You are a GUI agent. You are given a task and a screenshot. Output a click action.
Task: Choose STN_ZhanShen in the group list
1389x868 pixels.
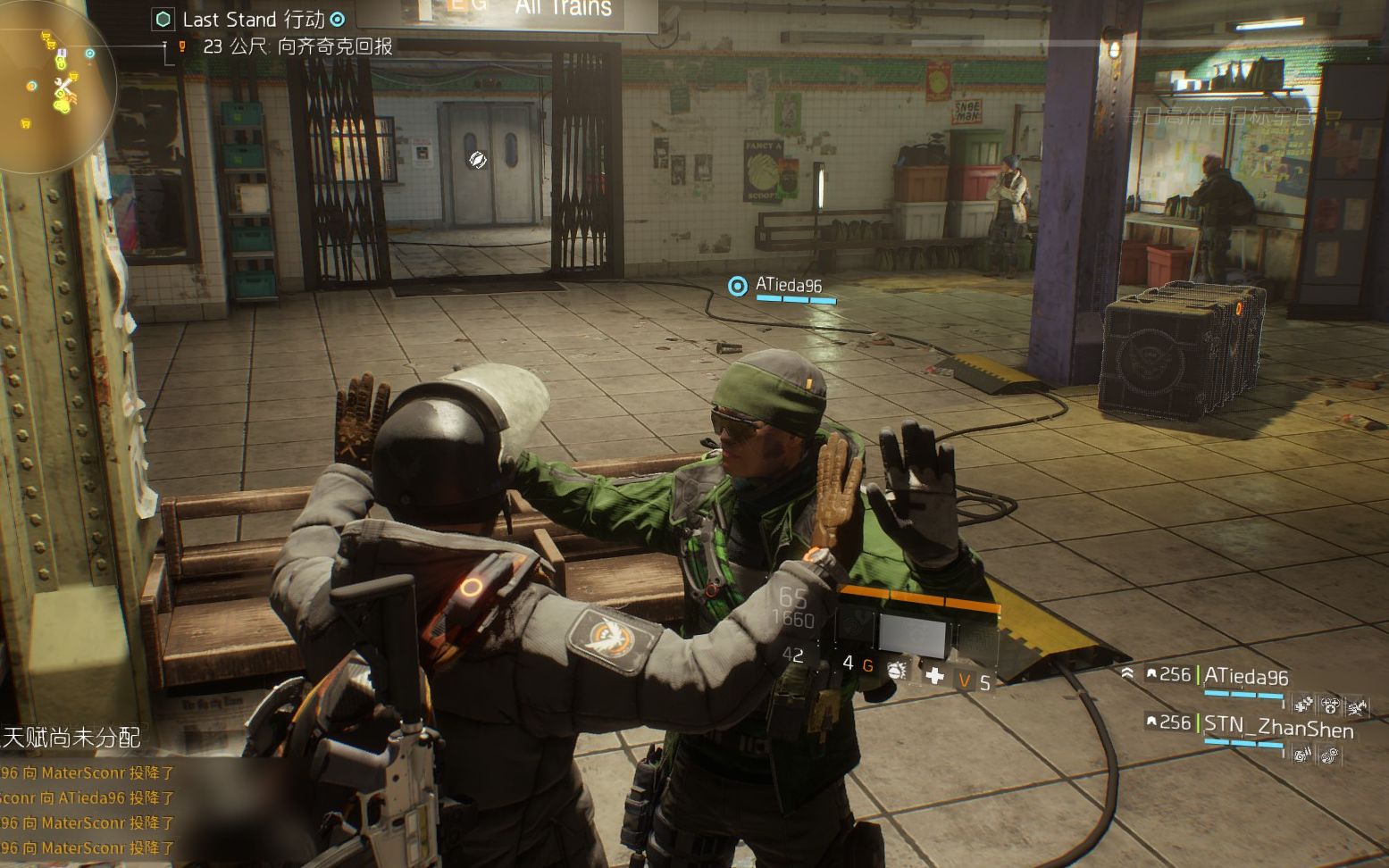[1277, 729]
